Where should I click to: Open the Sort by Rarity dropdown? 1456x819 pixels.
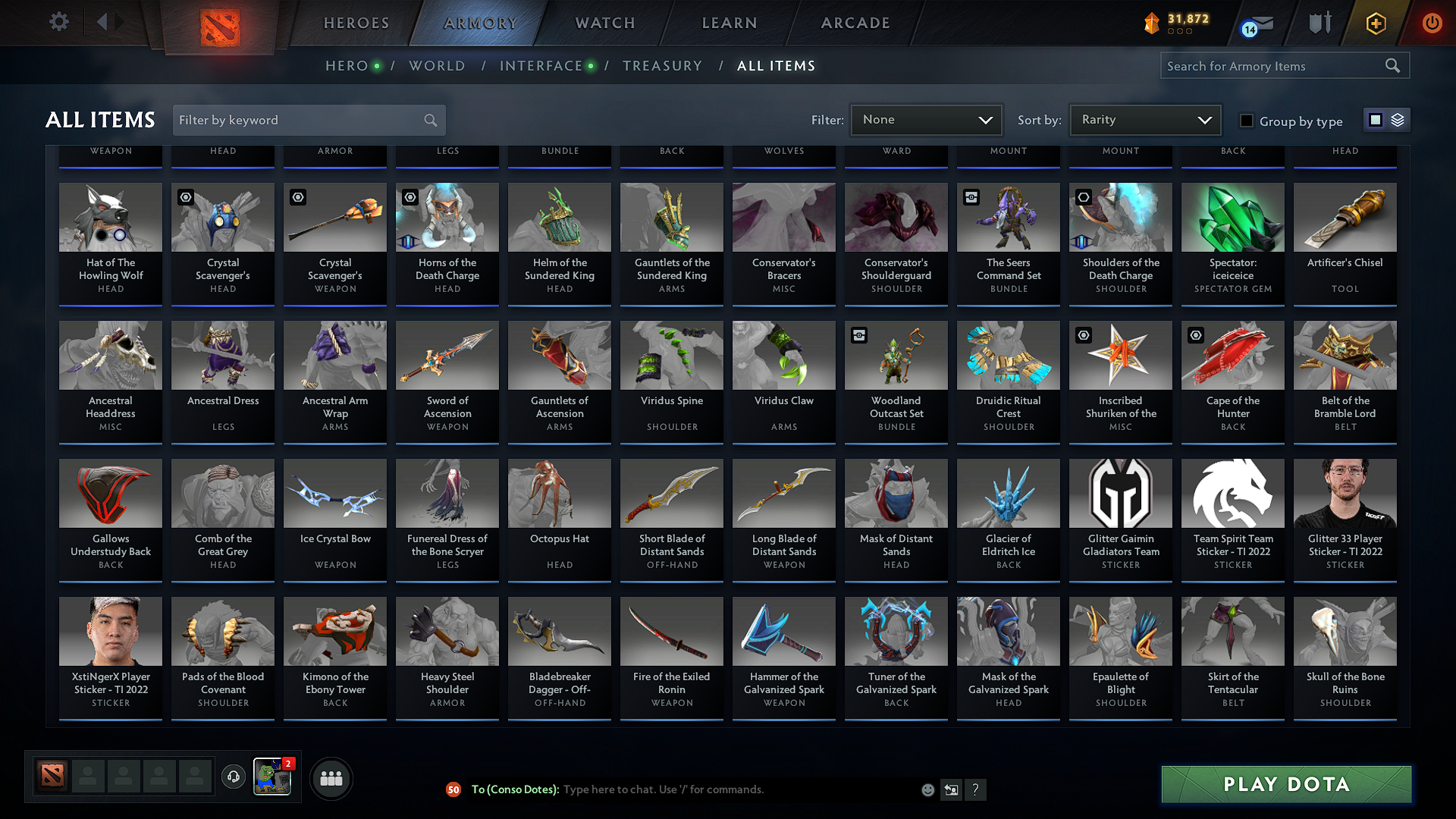(x=1144, y=119)
